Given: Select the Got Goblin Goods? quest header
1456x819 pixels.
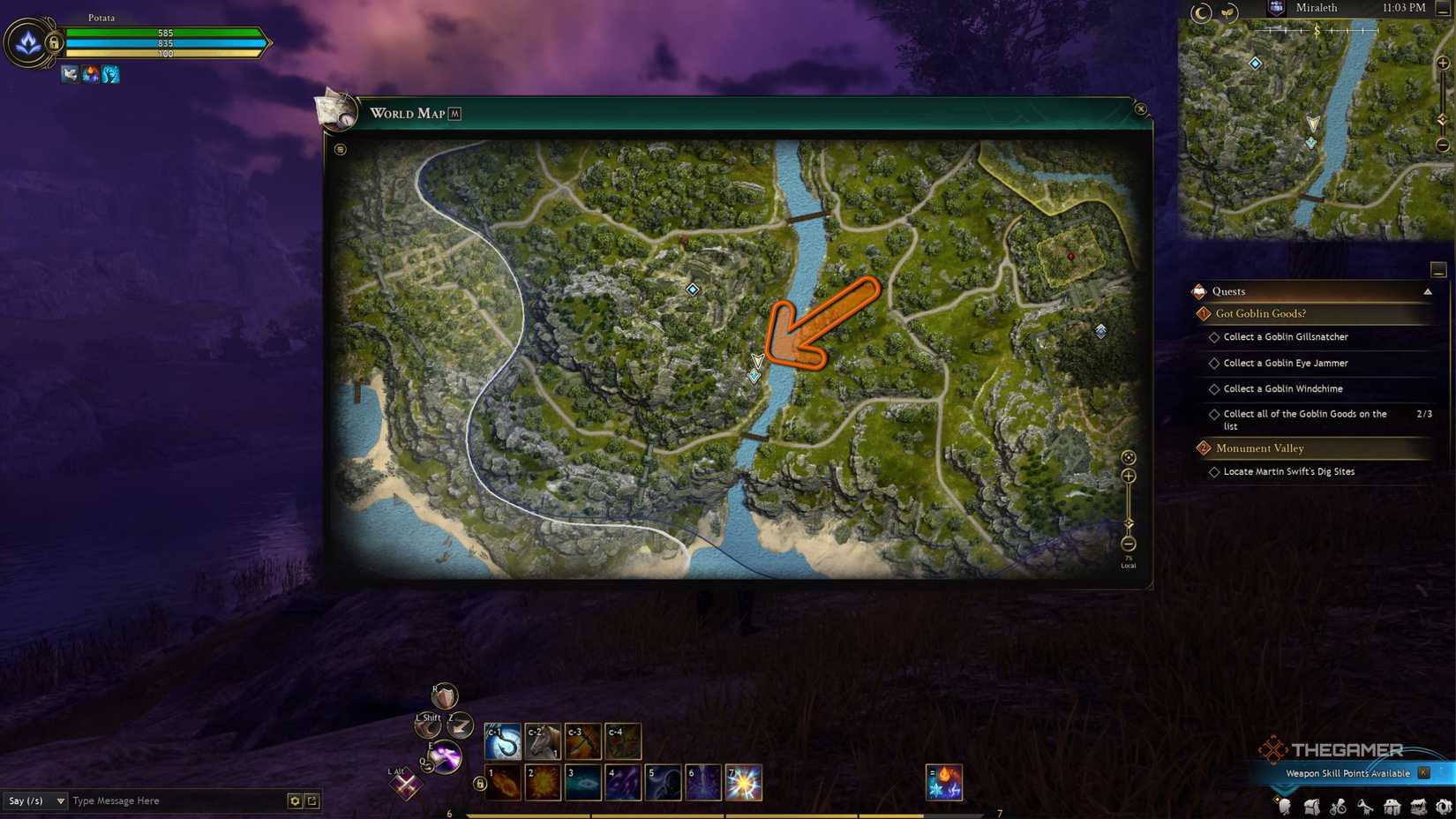Looking at the screenshot, I should click(x=1260, y=313).
